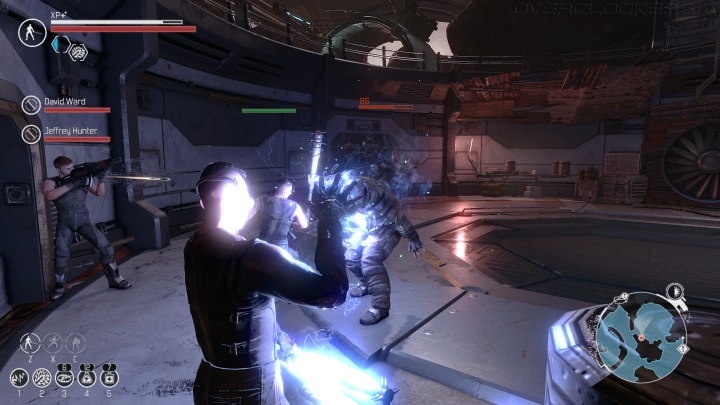Use the medkit item with count 7
Viewport: 720px width, 405px height.
[109, 376]
